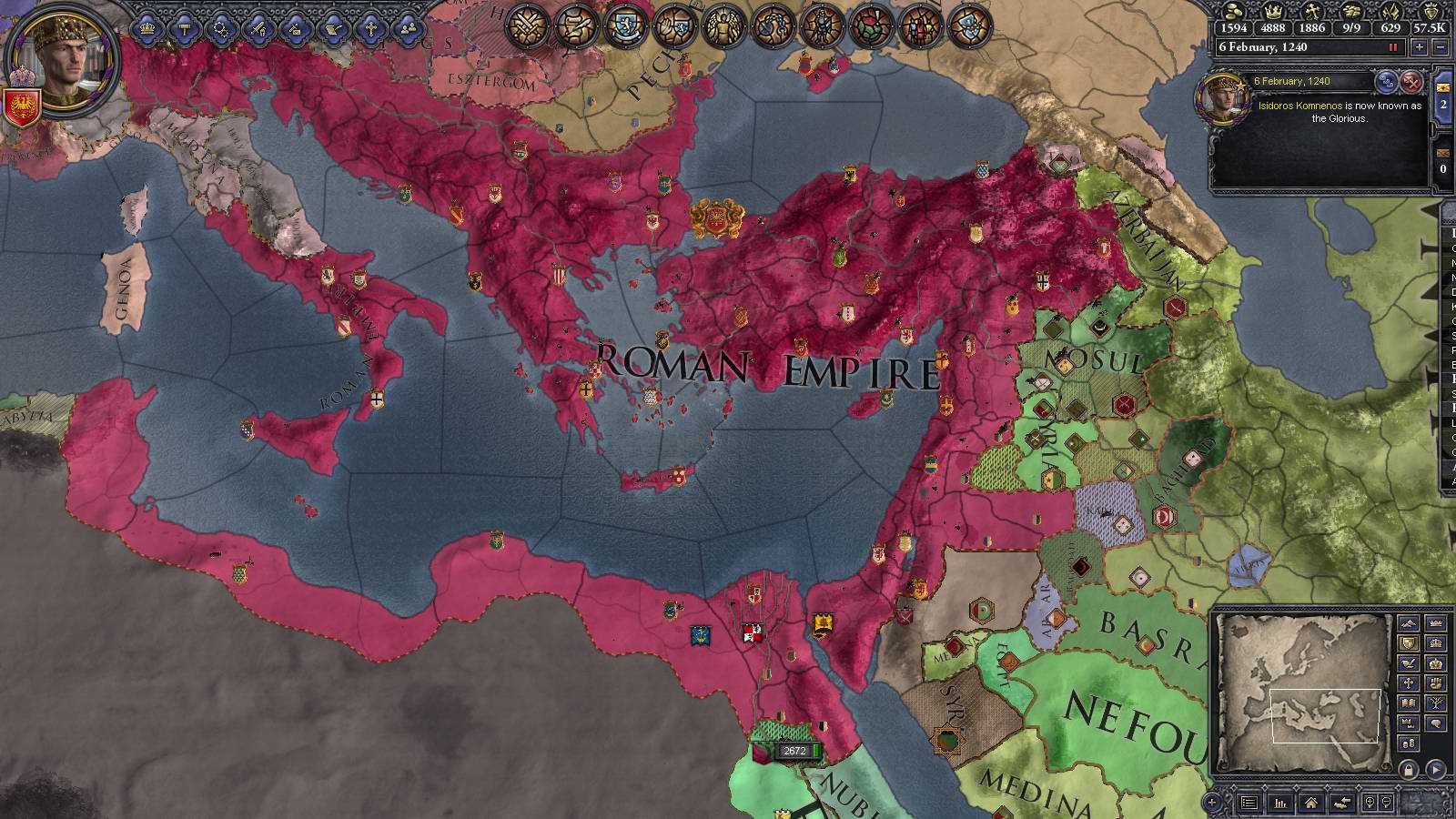The height and width of the screenshot is (819, 1456).
Task: Dismiss the Isidoros nickname event with red X
Action: 1412,83
